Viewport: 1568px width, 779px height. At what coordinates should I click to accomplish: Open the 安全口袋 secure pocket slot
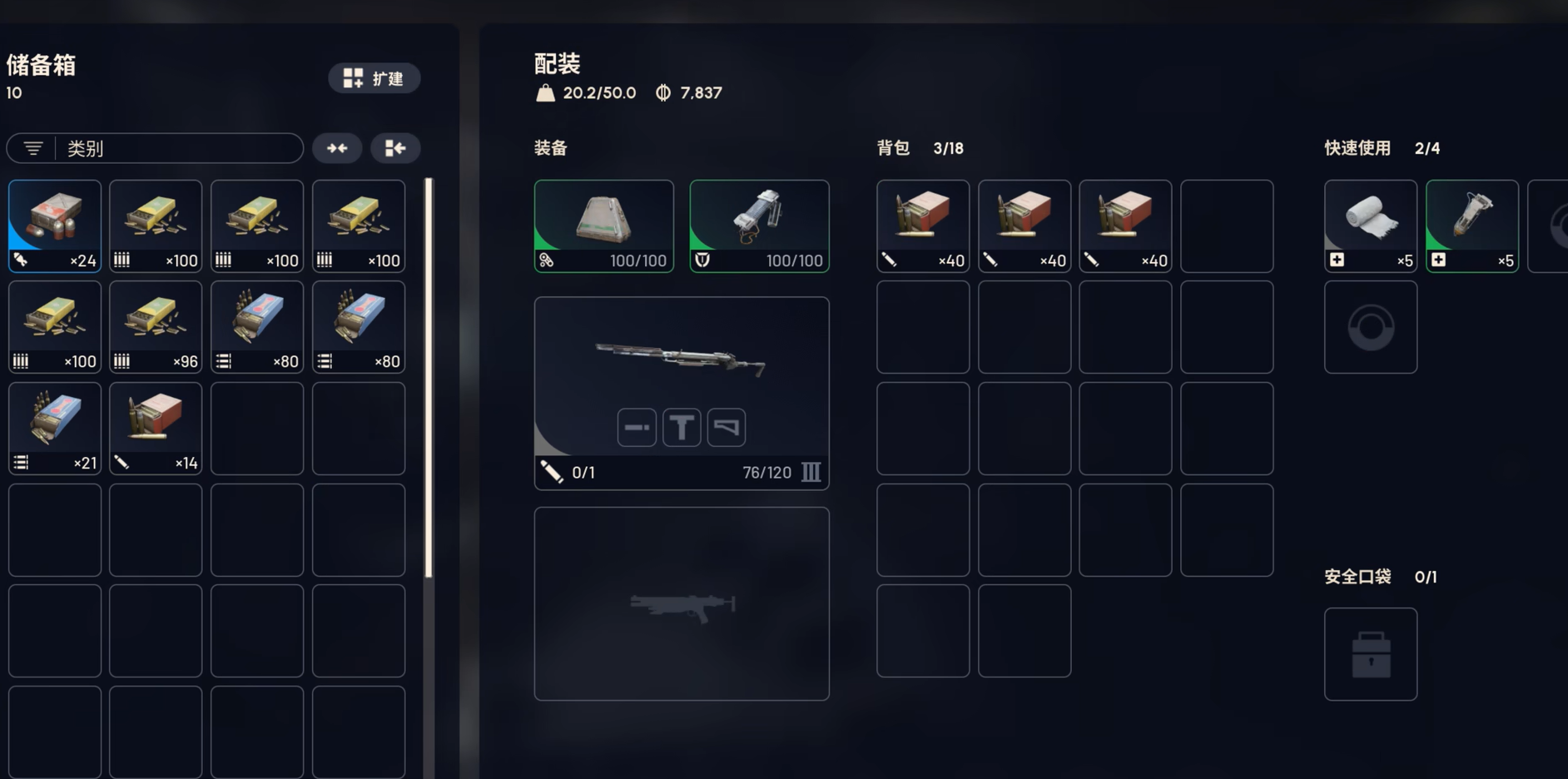pos(1370,654)
